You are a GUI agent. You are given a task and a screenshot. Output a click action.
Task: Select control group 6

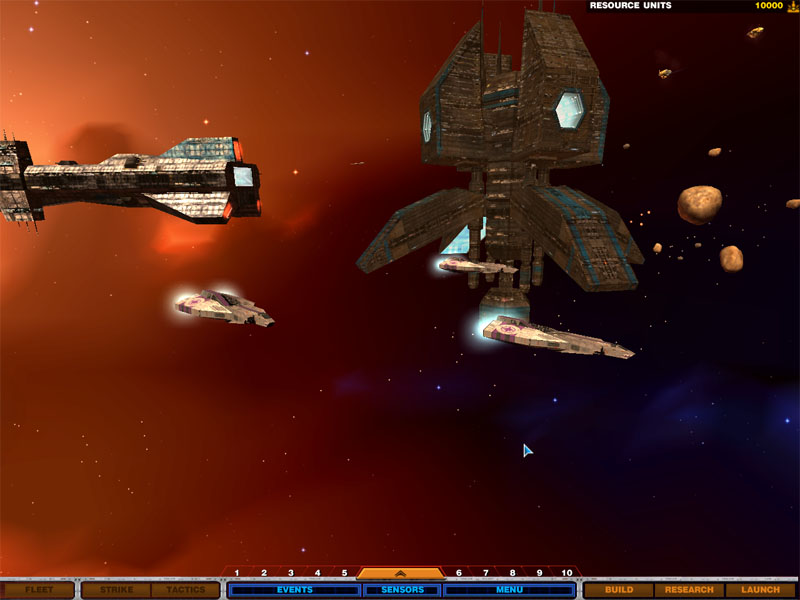[459, 573]
